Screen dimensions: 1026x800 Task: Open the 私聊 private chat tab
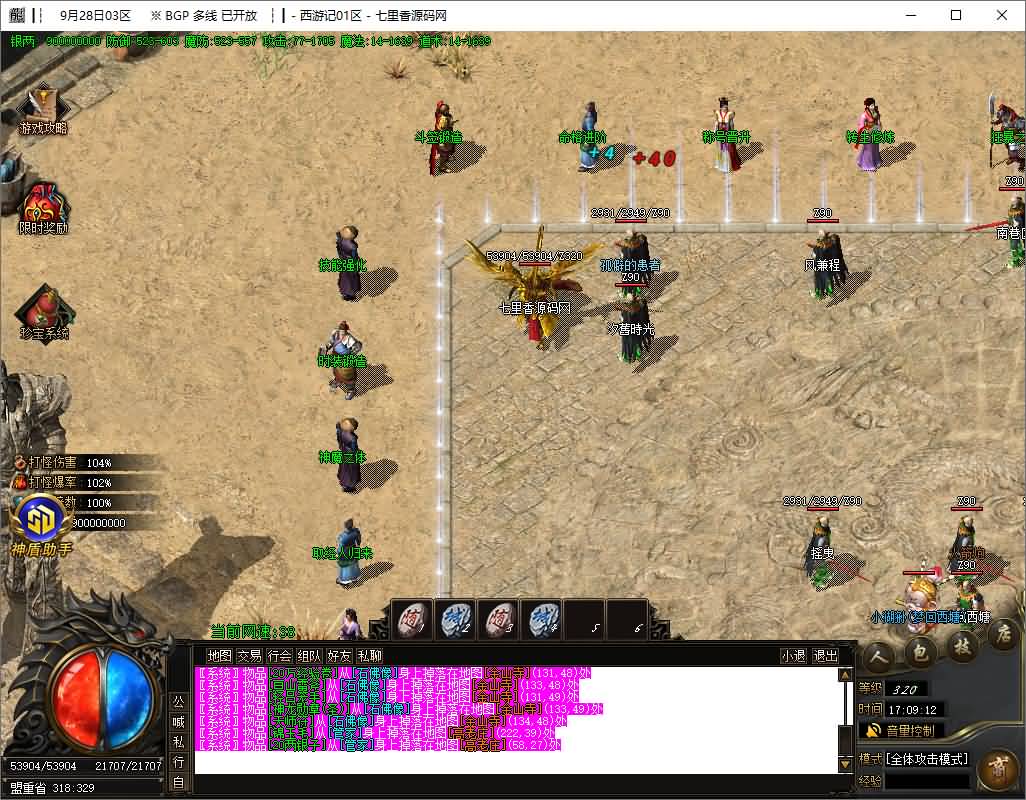click(x=369, y=656)
